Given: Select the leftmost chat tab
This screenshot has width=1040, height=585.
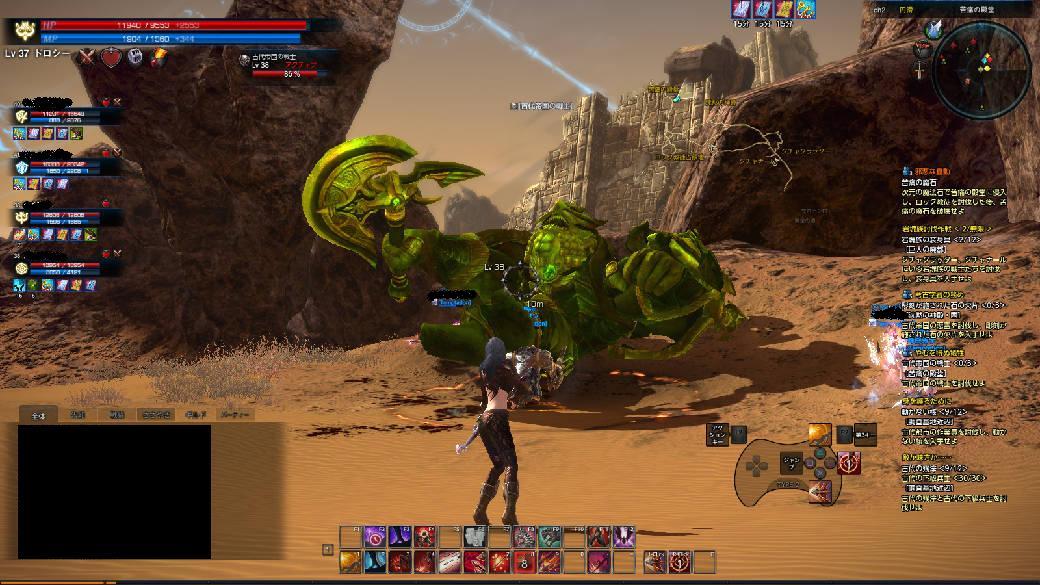Looking at the screenshot, I should tap(39, 413).
